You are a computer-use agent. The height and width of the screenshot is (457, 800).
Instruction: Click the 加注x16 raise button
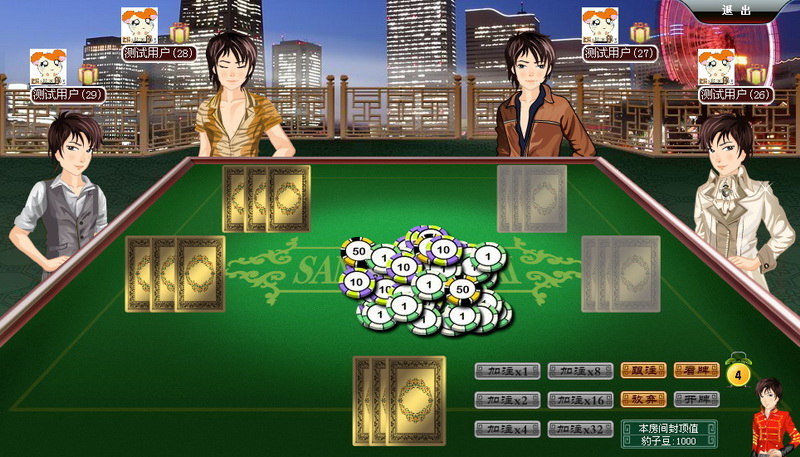click(x=580, y=400)
